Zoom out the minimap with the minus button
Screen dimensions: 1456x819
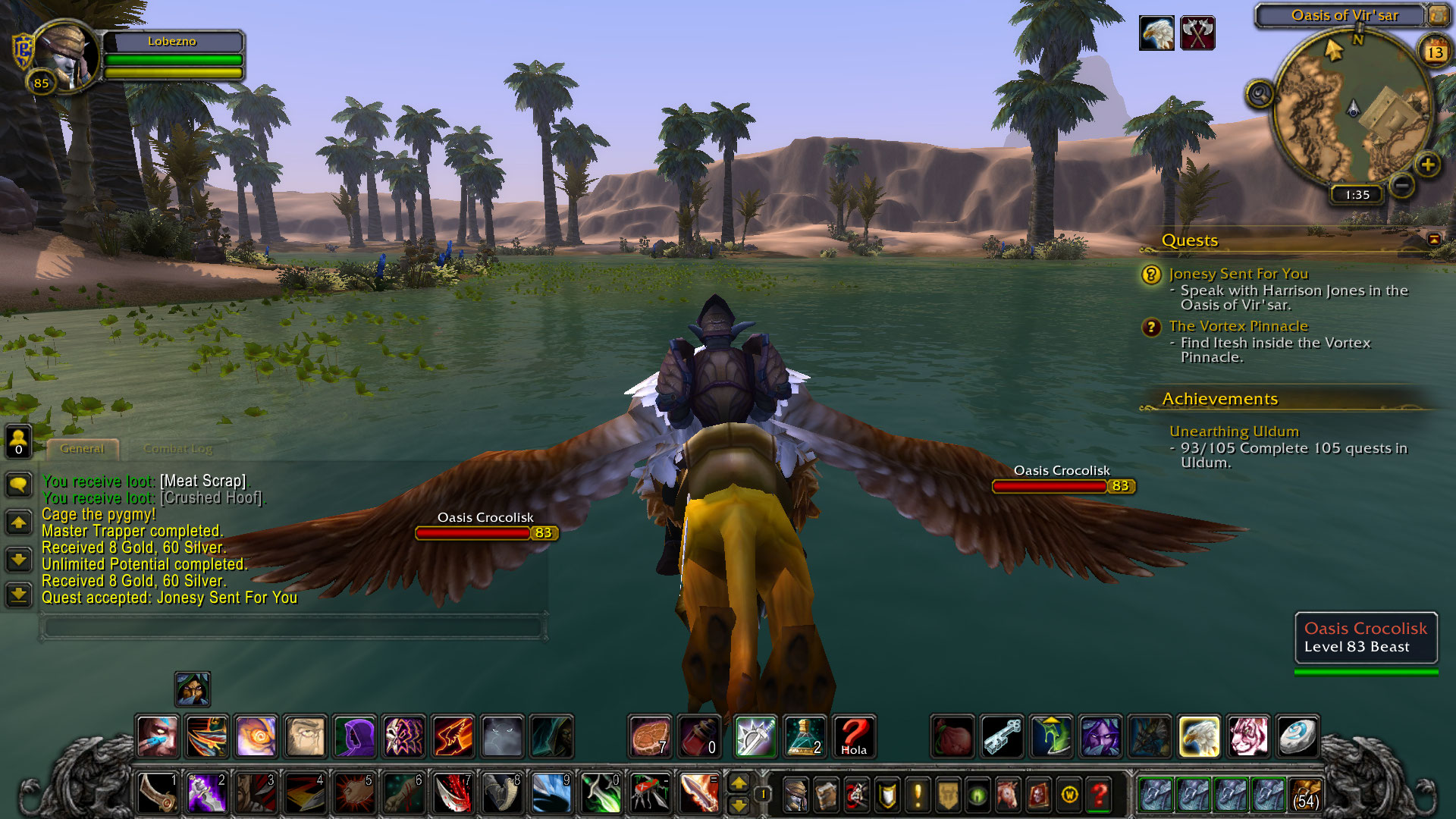click(1402, 184)
